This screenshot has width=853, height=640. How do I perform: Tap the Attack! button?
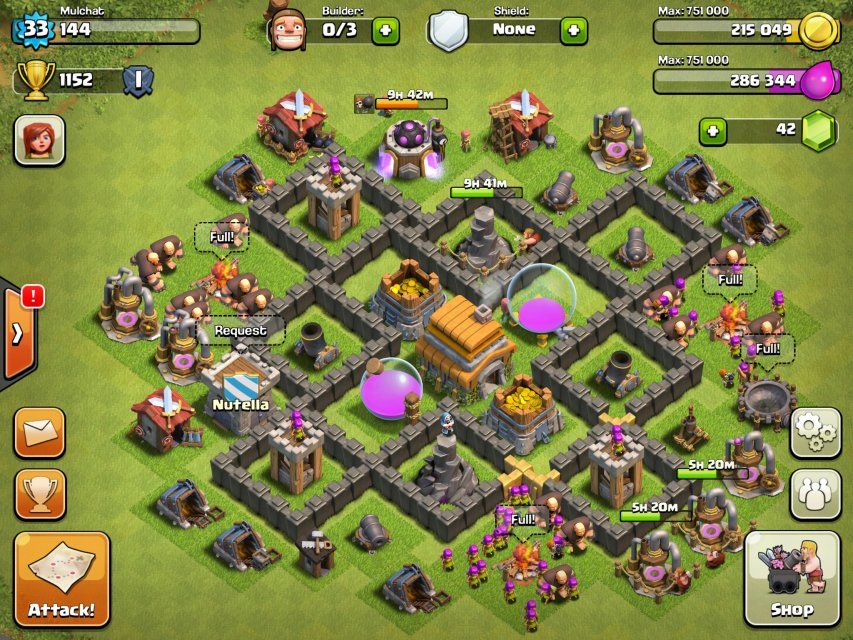tap(61, 579)
